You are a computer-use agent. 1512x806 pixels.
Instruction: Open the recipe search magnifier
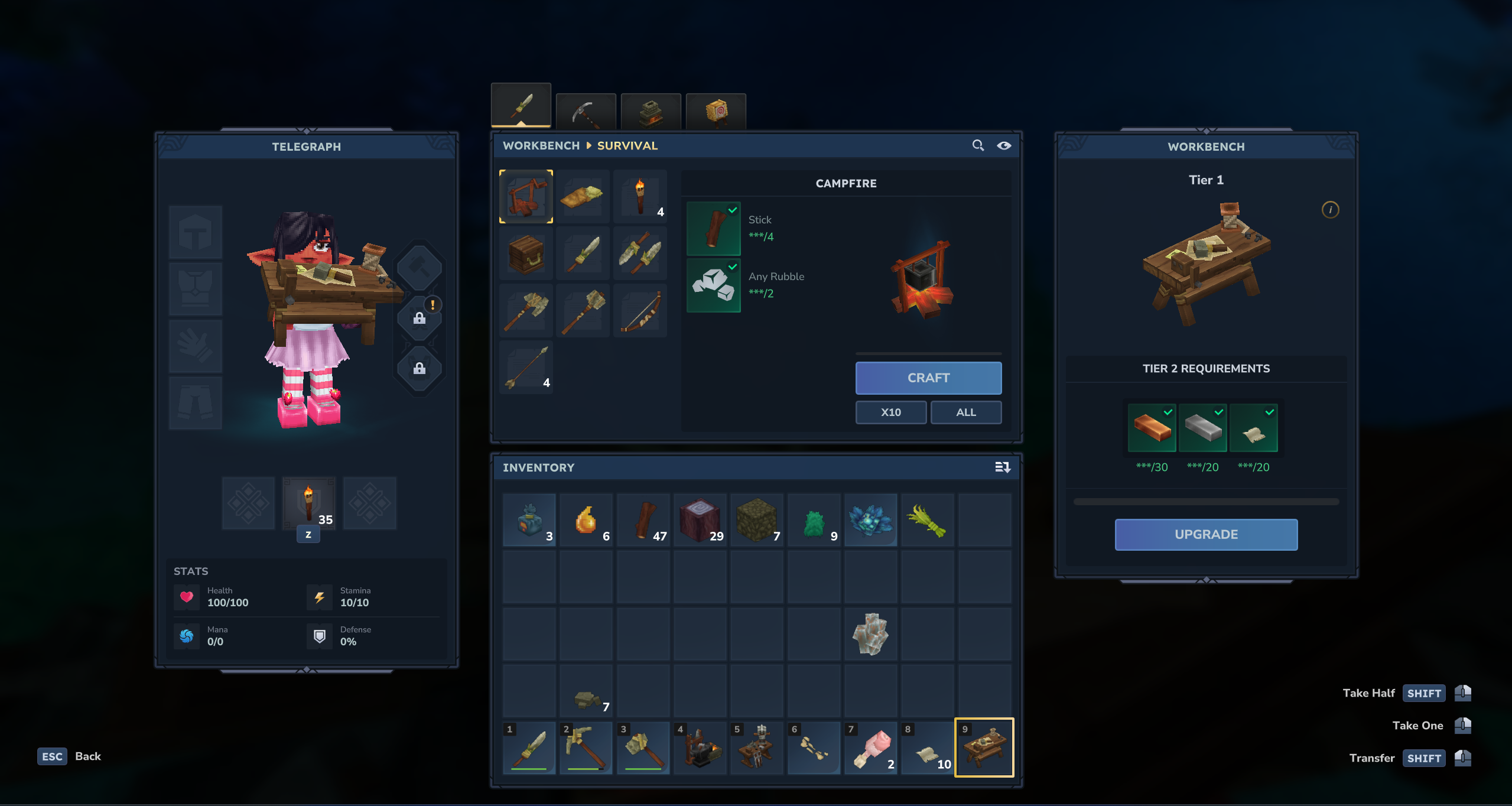[978, 145]
